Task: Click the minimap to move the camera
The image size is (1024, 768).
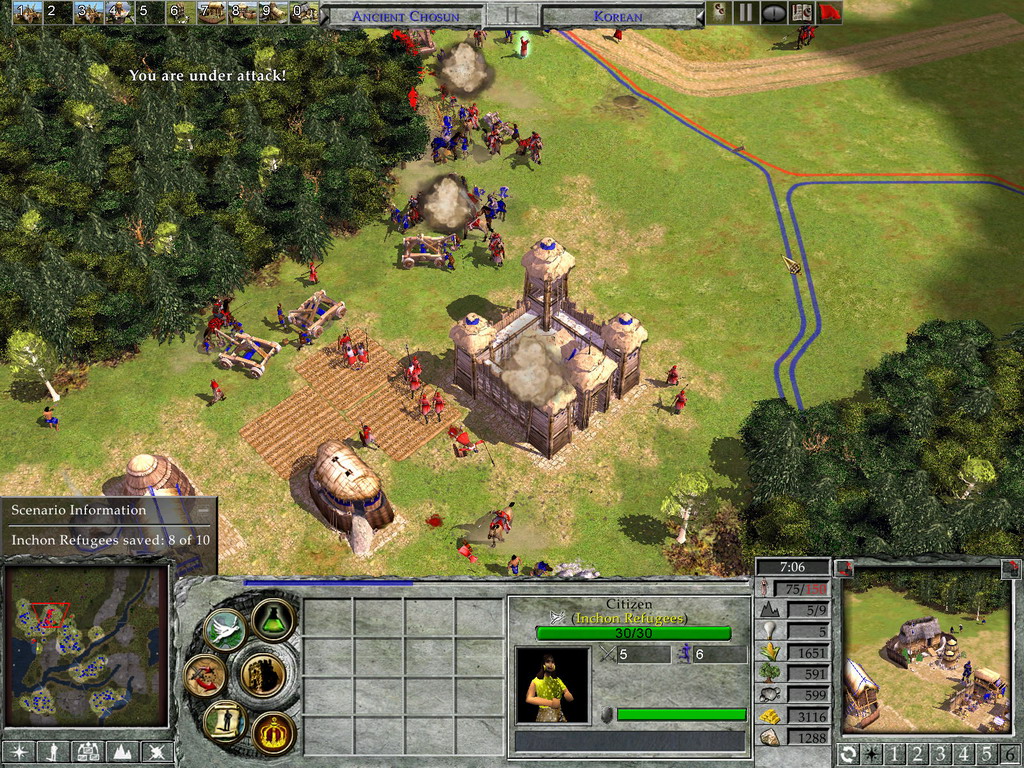Action: (x=85, y=646)
